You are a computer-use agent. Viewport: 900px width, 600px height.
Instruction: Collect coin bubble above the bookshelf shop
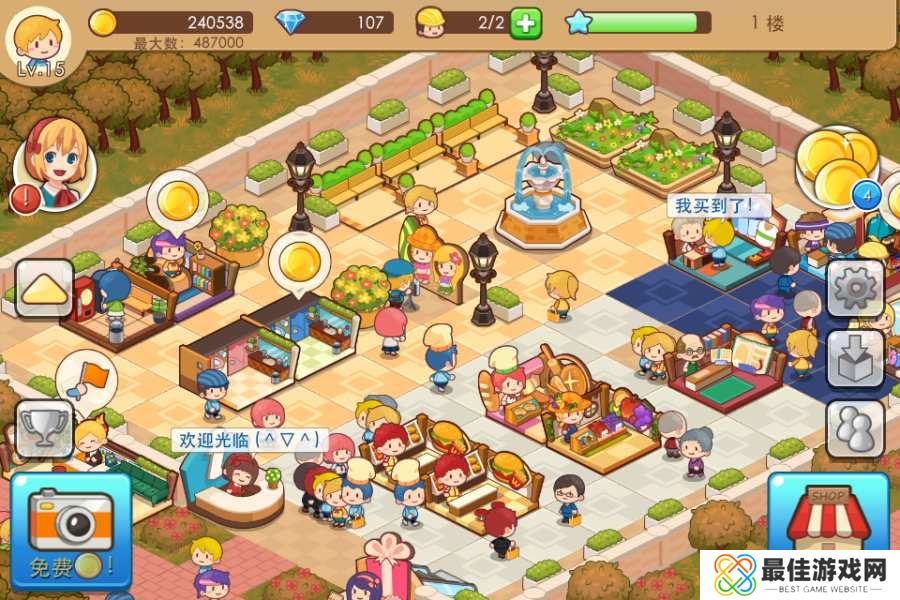pyautogui.click(x=177, y=198)
